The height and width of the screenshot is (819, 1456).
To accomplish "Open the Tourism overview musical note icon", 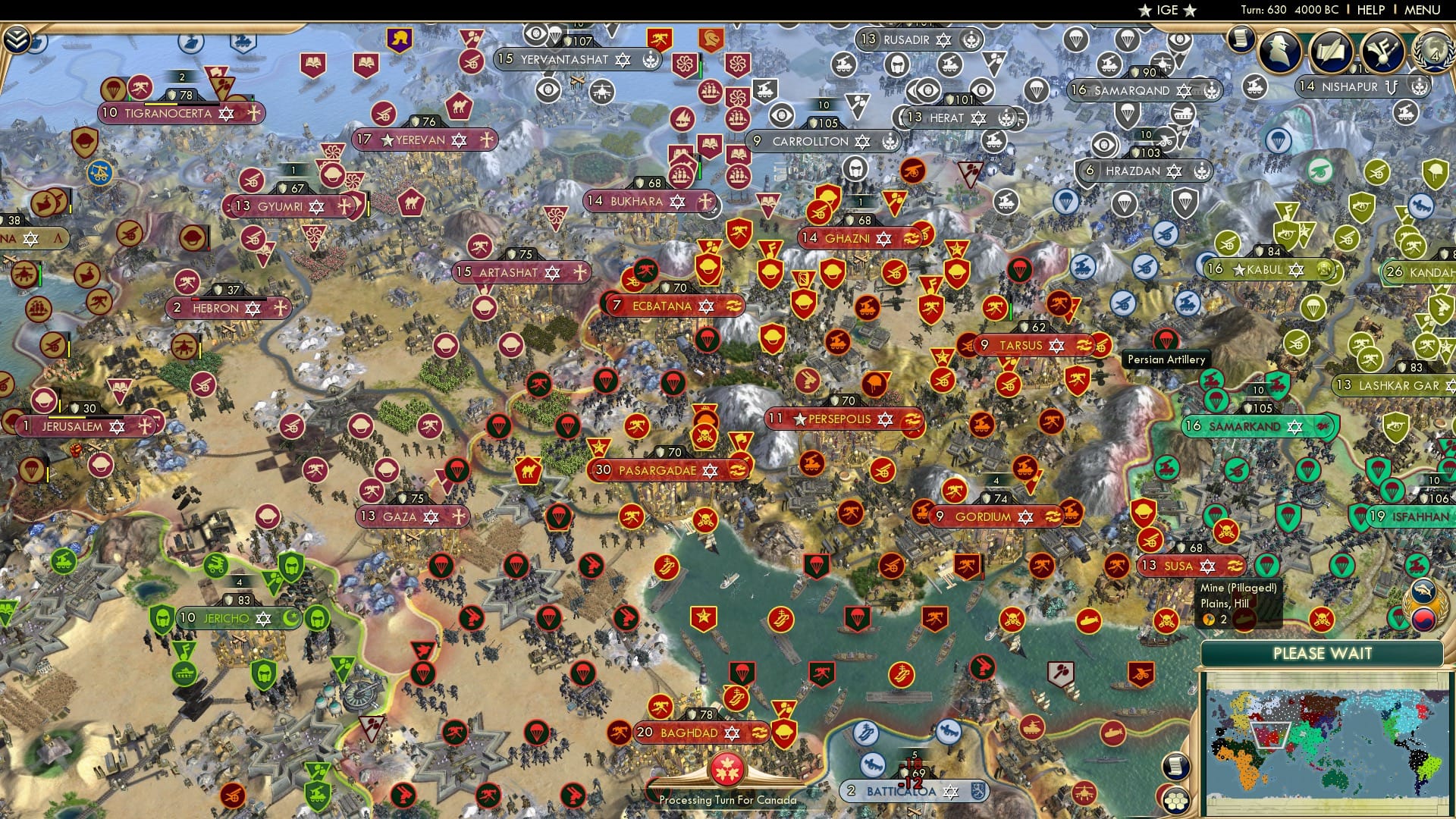I will [x=1380, y=53].
